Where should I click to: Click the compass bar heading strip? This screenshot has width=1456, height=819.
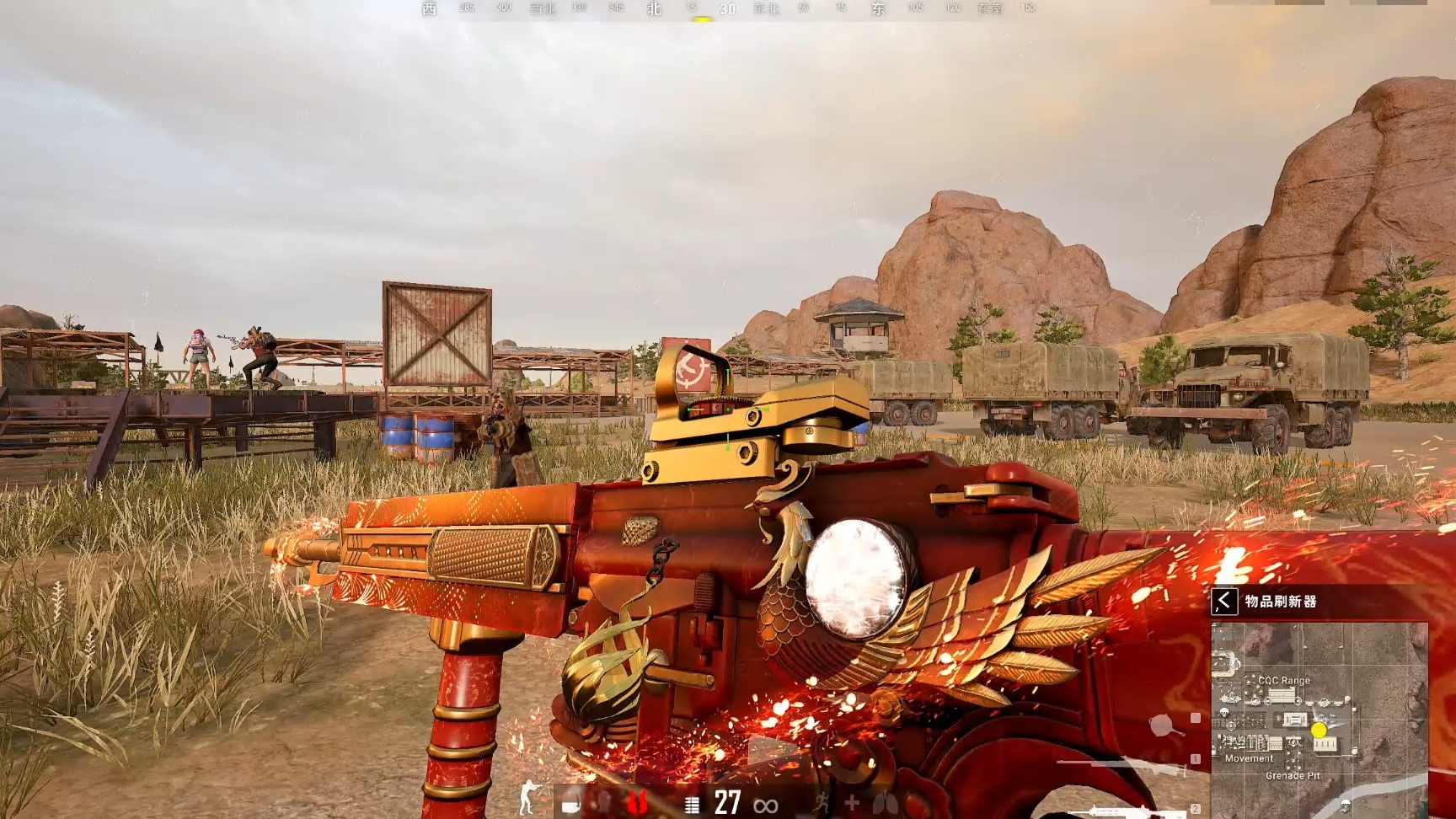pyautogui.click(x=730, y=9)
